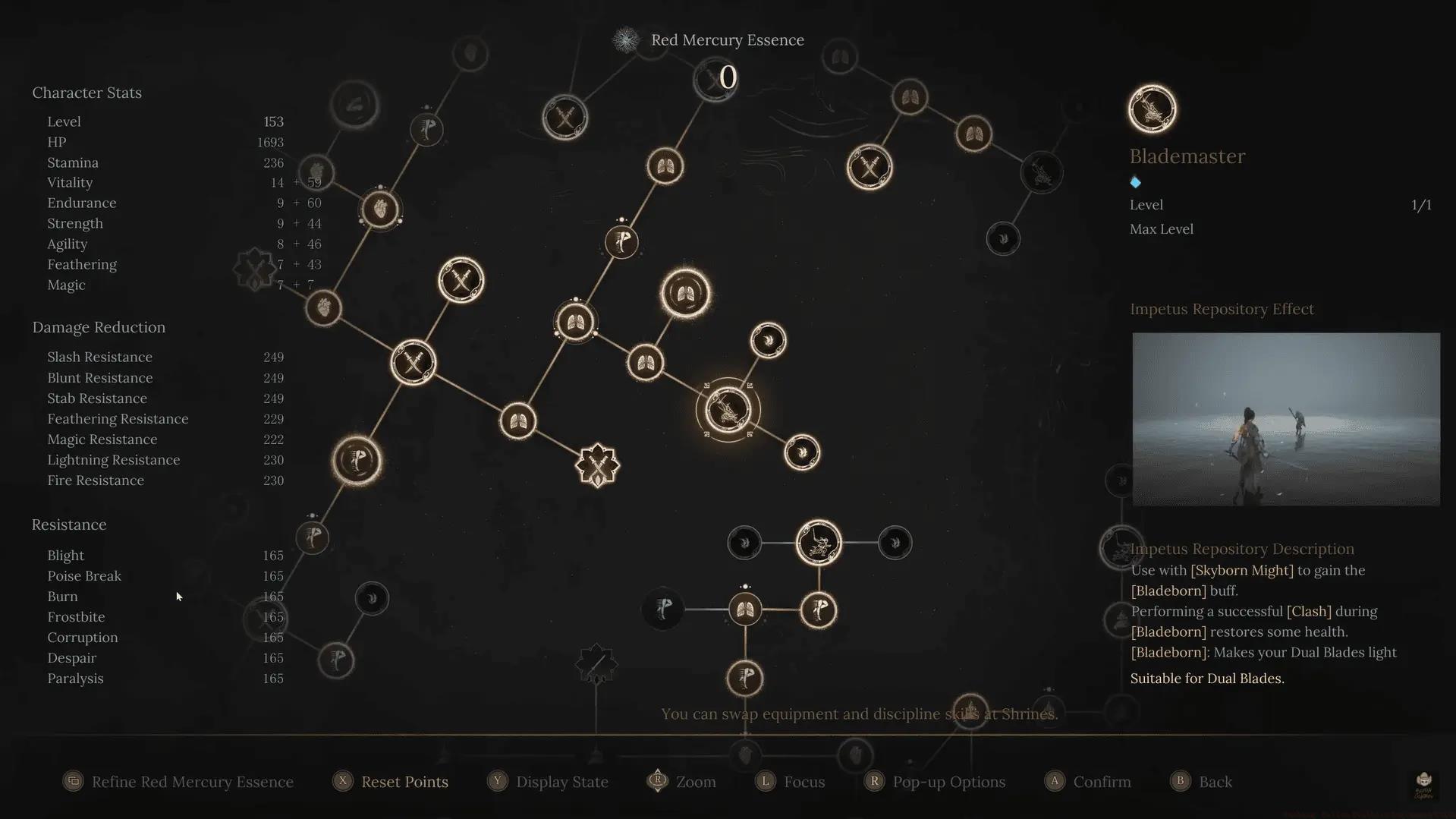Select the heart node ringed by small dots

click(x=380, y=209)
